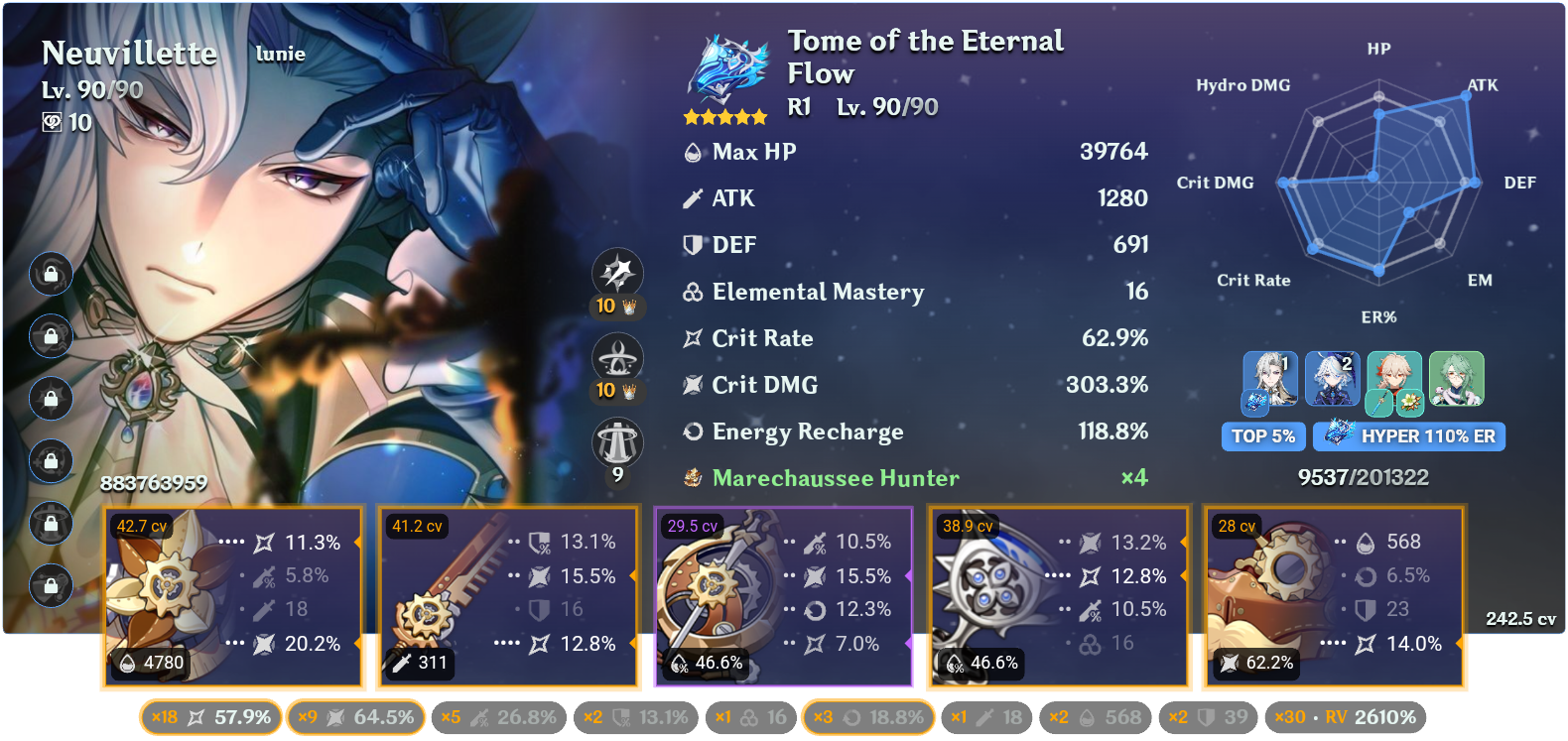Toggle the third constellation lock
Image resolution: width=1568 pixels, height=741 pixels.
52,399
